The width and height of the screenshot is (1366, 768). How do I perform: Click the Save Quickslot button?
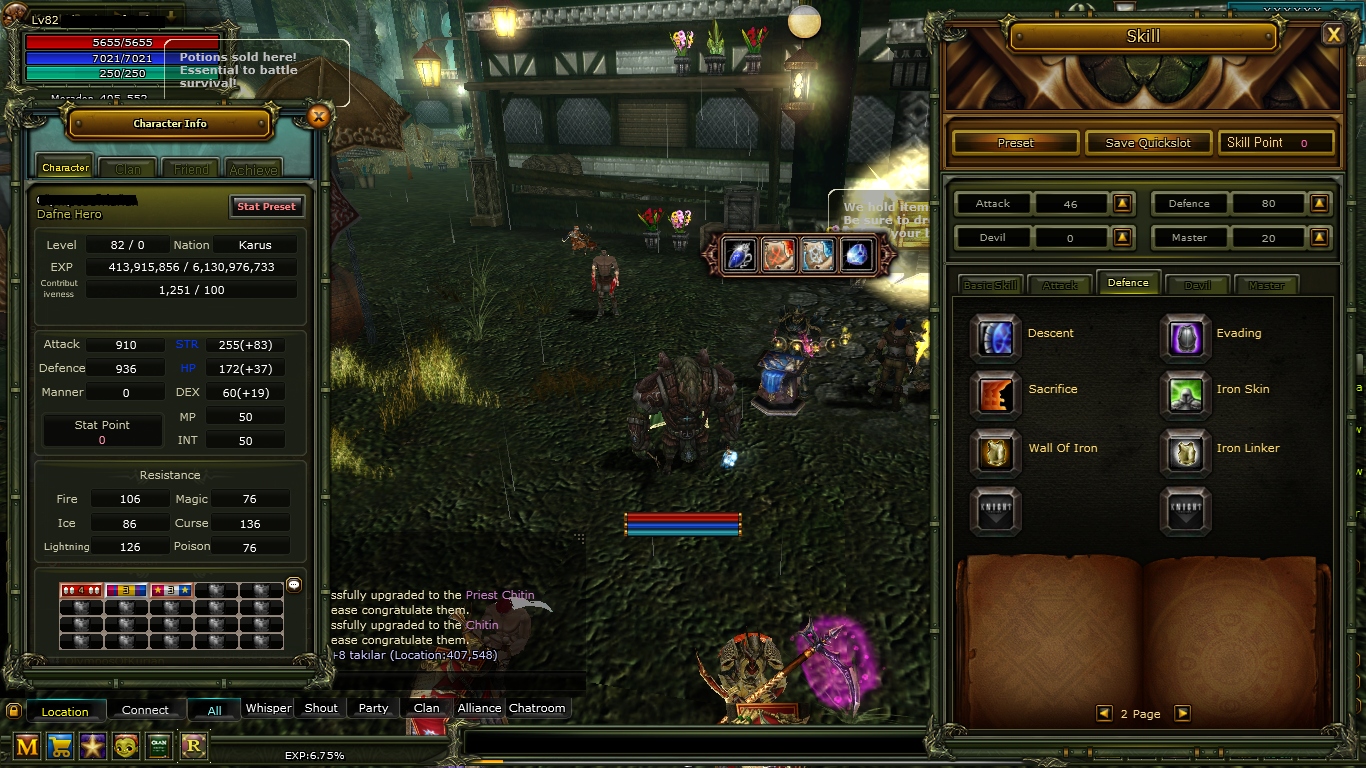tap(1148, 143)
